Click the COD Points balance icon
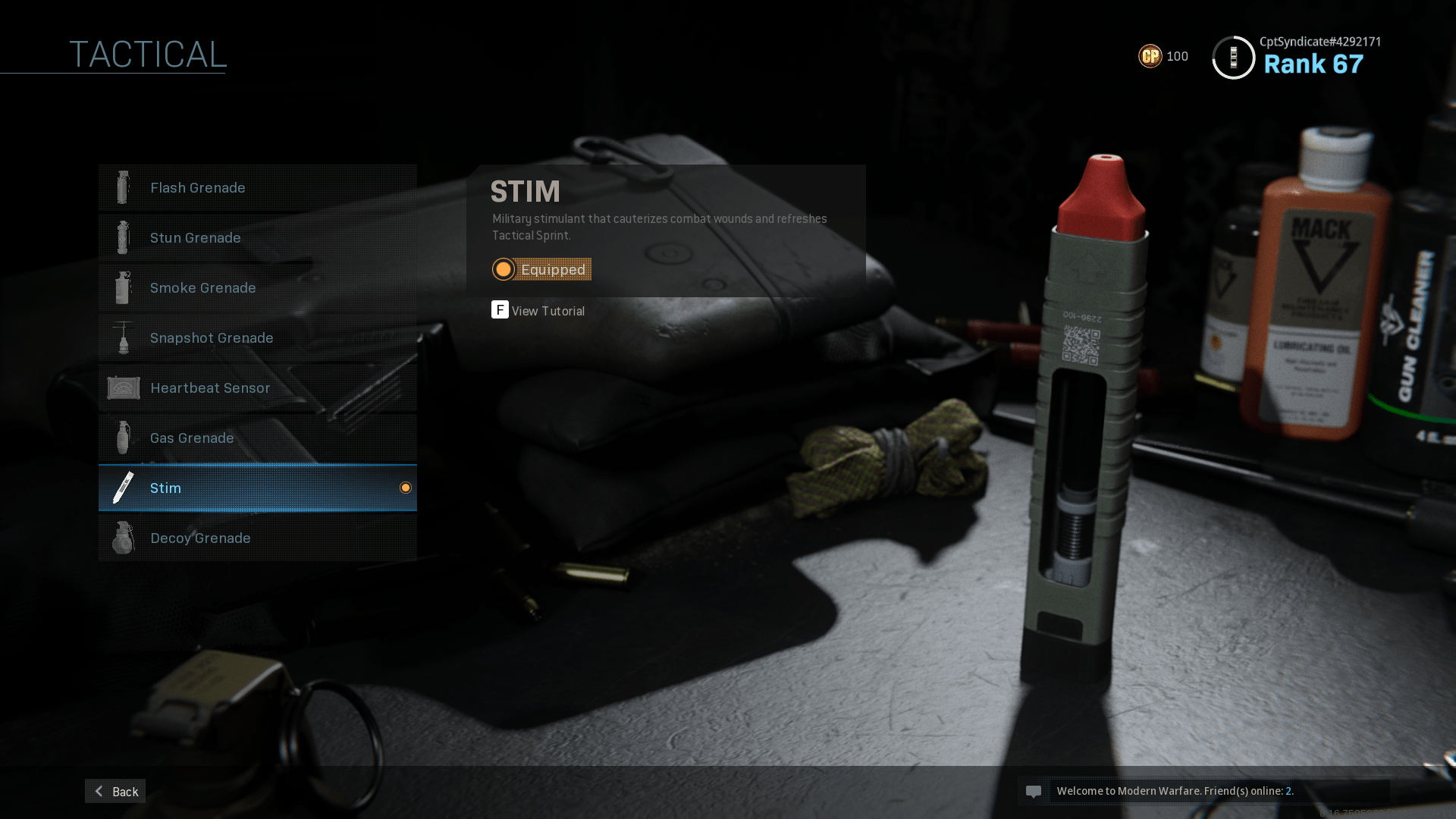1456x819 pixels. [1150, 56]
